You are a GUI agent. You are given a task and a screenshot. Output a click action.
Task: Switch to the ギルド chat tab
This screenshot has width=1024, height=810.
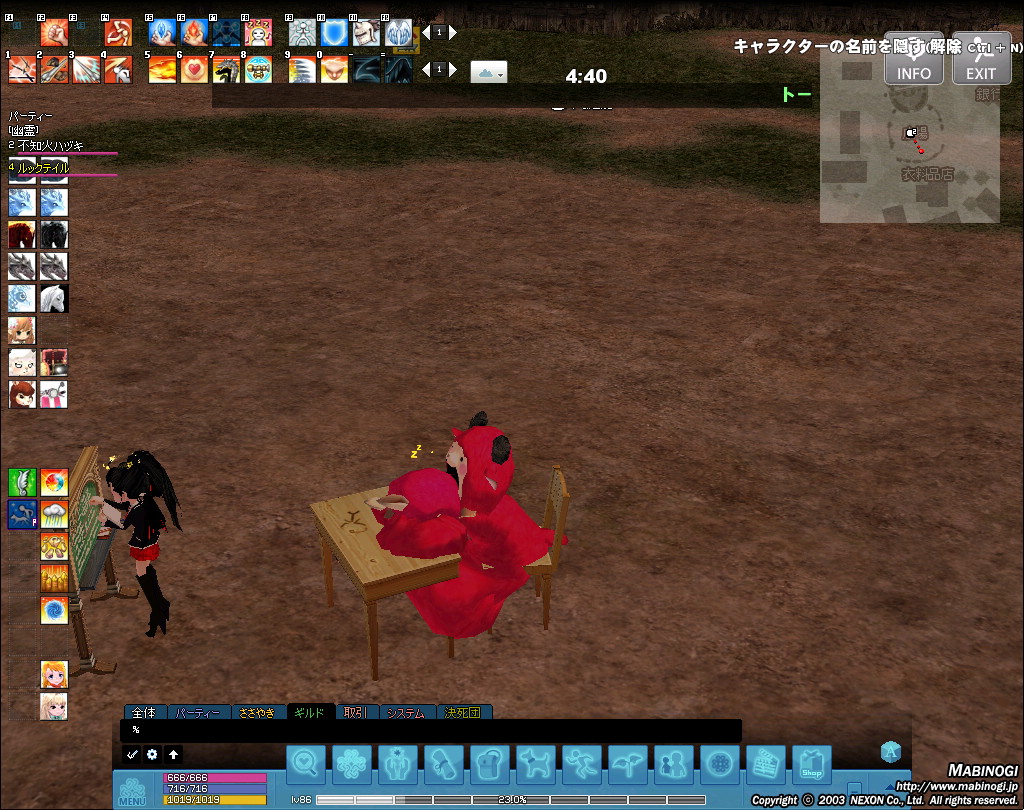(x=309, y=713)
